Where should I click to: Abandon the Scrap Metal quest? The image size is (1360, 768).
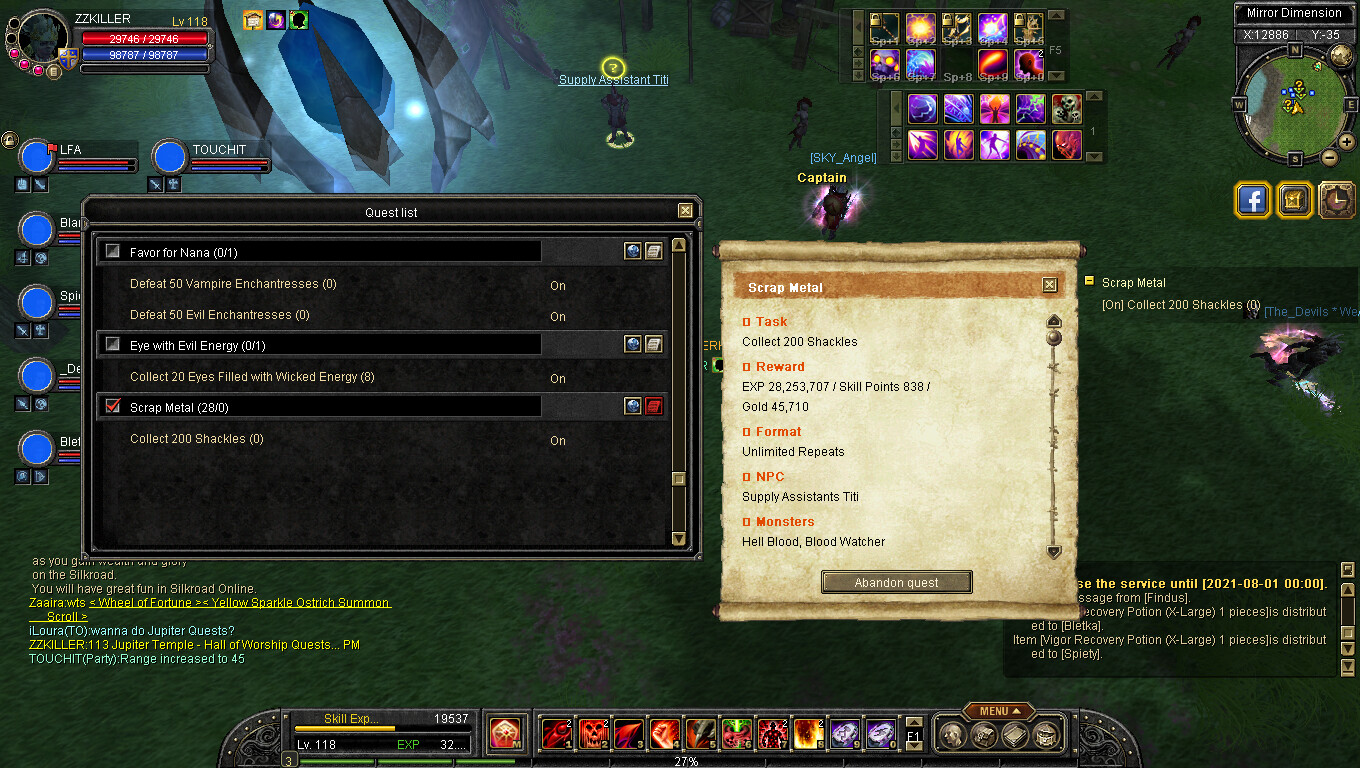tap(896, 582)
